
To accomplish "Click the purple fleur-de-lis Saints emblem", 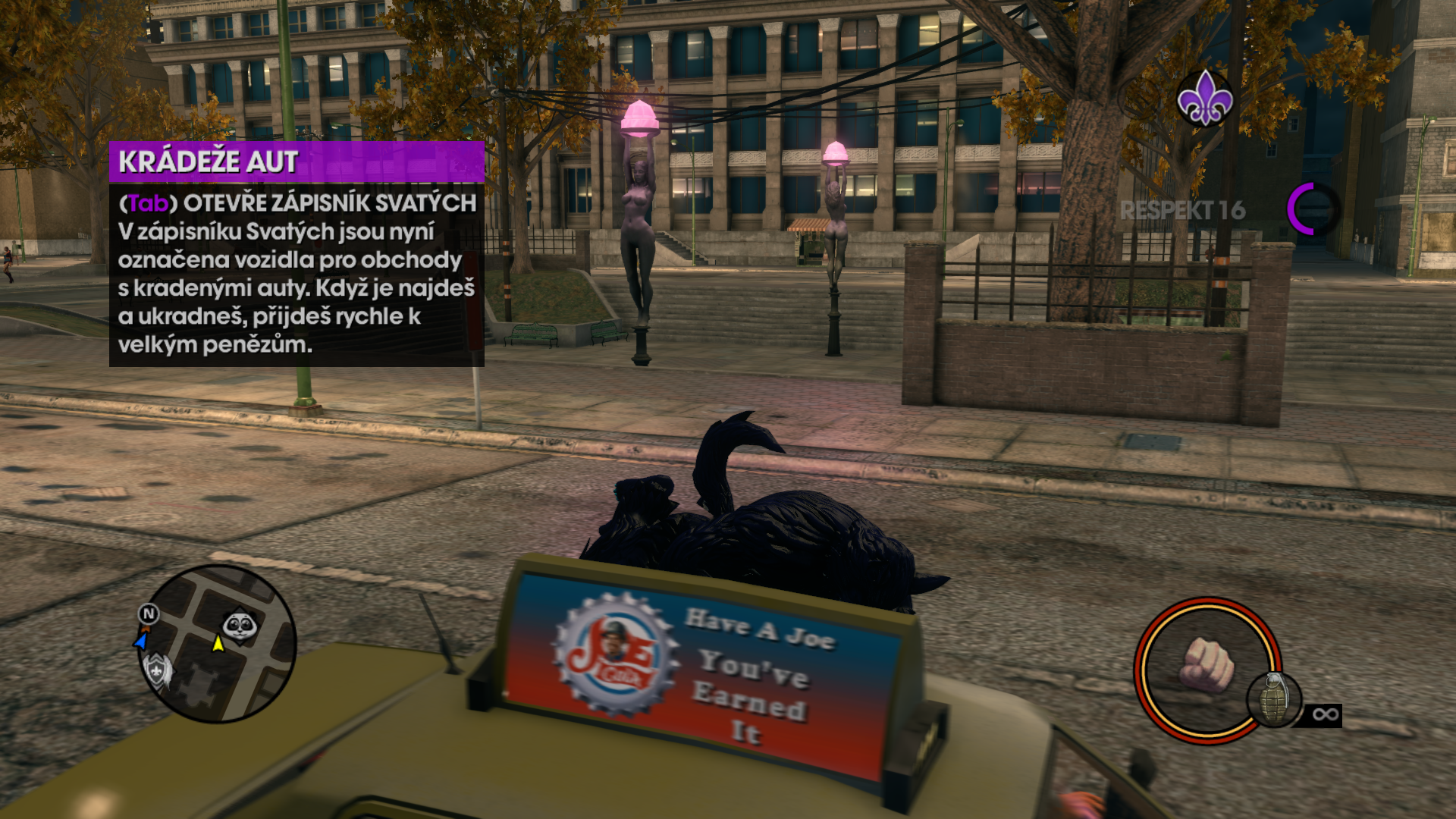I will coord(1204,99).
